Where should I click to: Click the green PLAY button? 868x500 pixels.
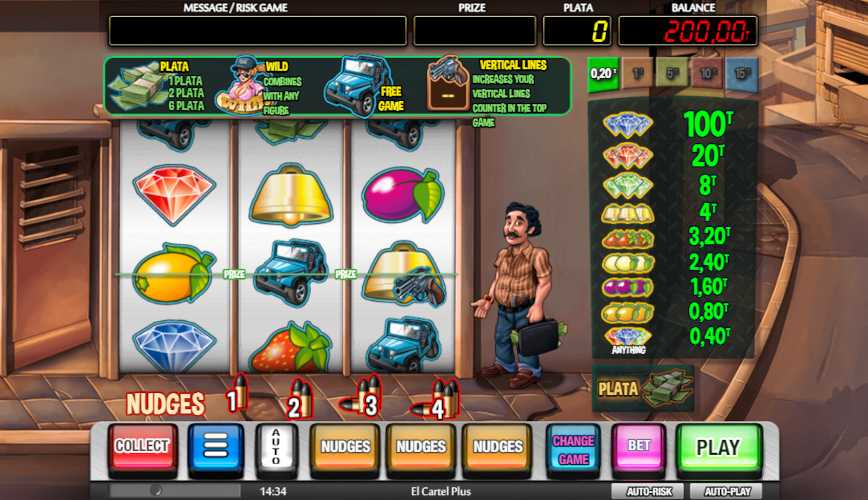click(x=718, y=448)
